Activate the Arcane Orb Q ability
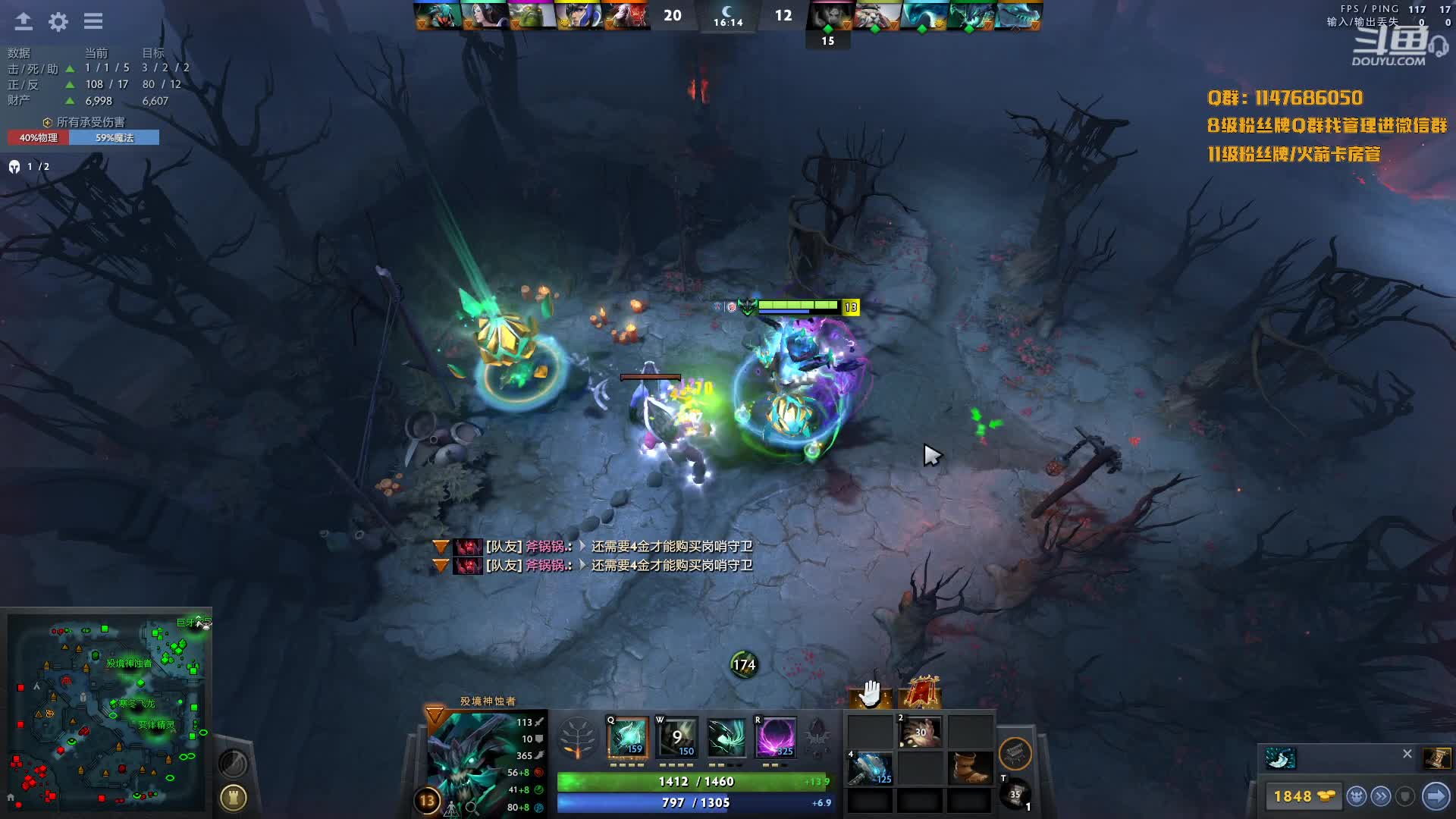The width and height of the screenshot is (1456, 819). 628,737
